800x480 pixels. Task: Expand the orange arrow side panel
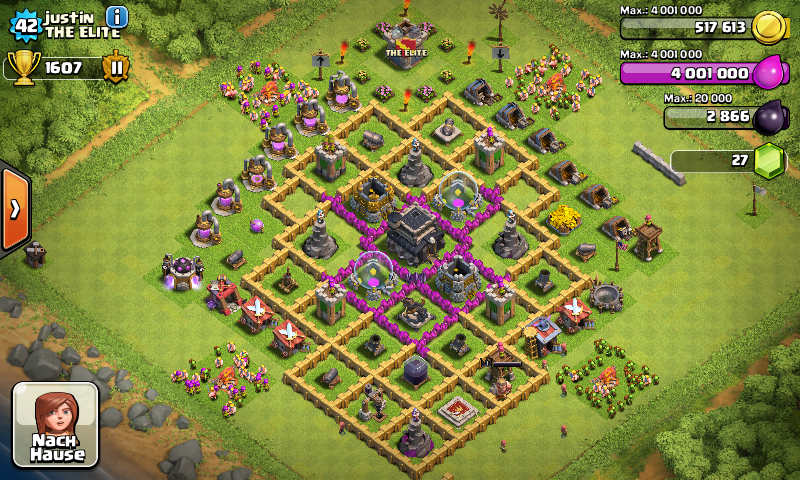(15, 208)
